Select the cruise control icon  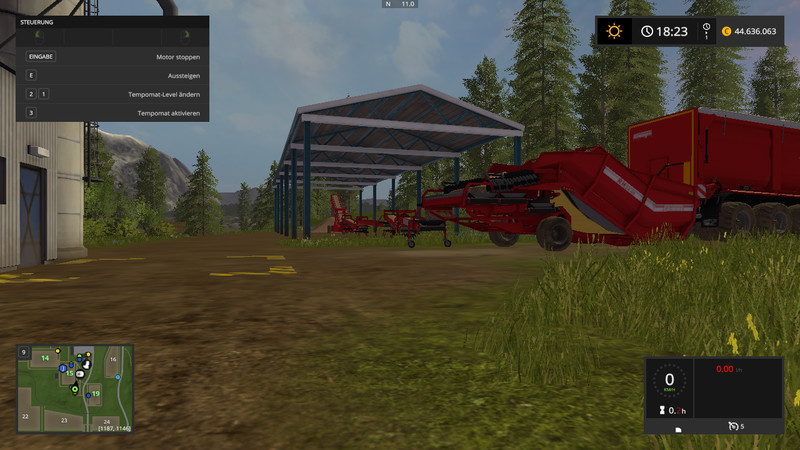pos(733,427)
